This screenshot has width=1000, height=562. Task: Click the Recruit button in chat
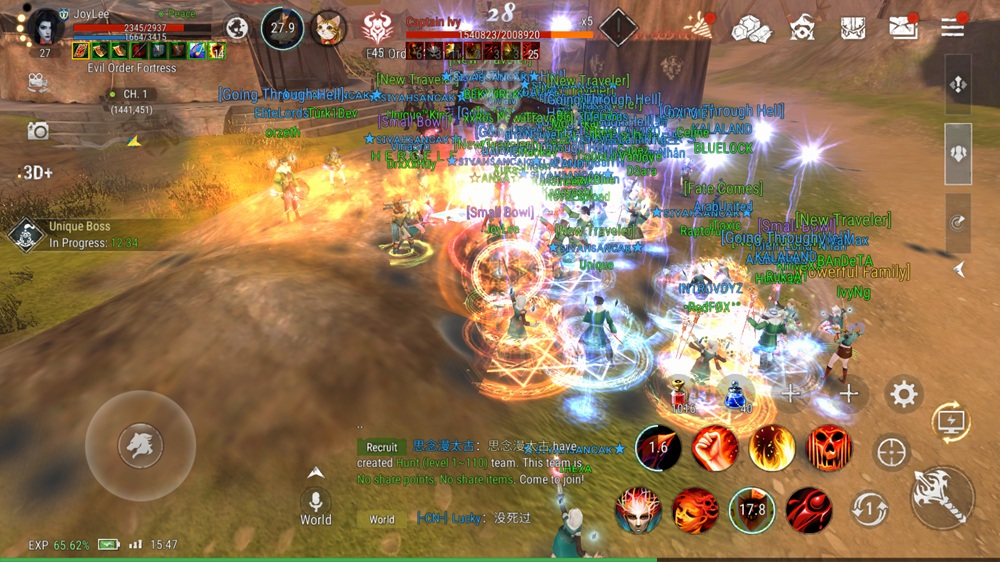pyautogui.click(x=381, y=447)
